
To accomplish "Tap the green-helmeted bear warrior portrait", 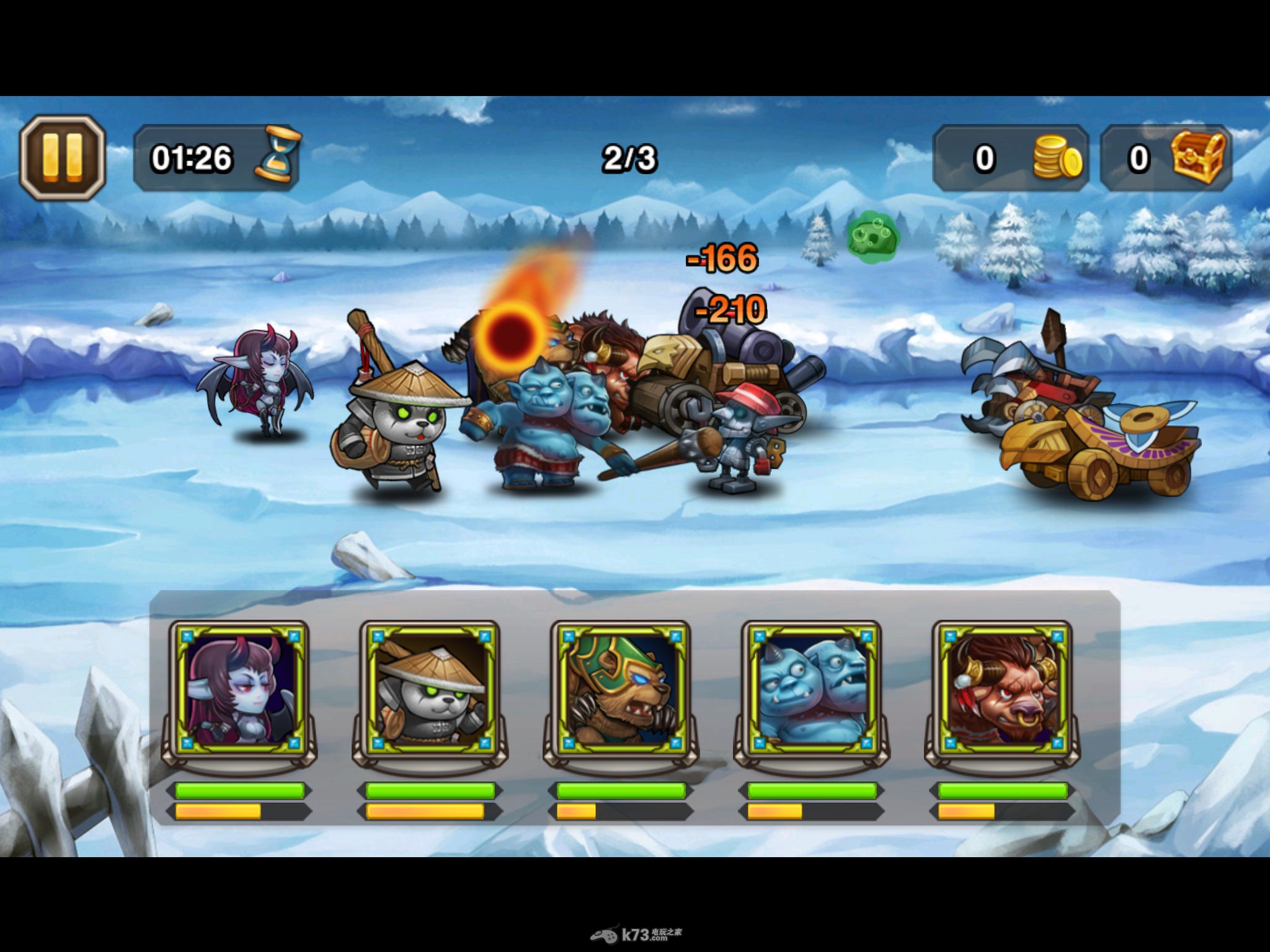I will pyautogui.click(x=620, y=692).
